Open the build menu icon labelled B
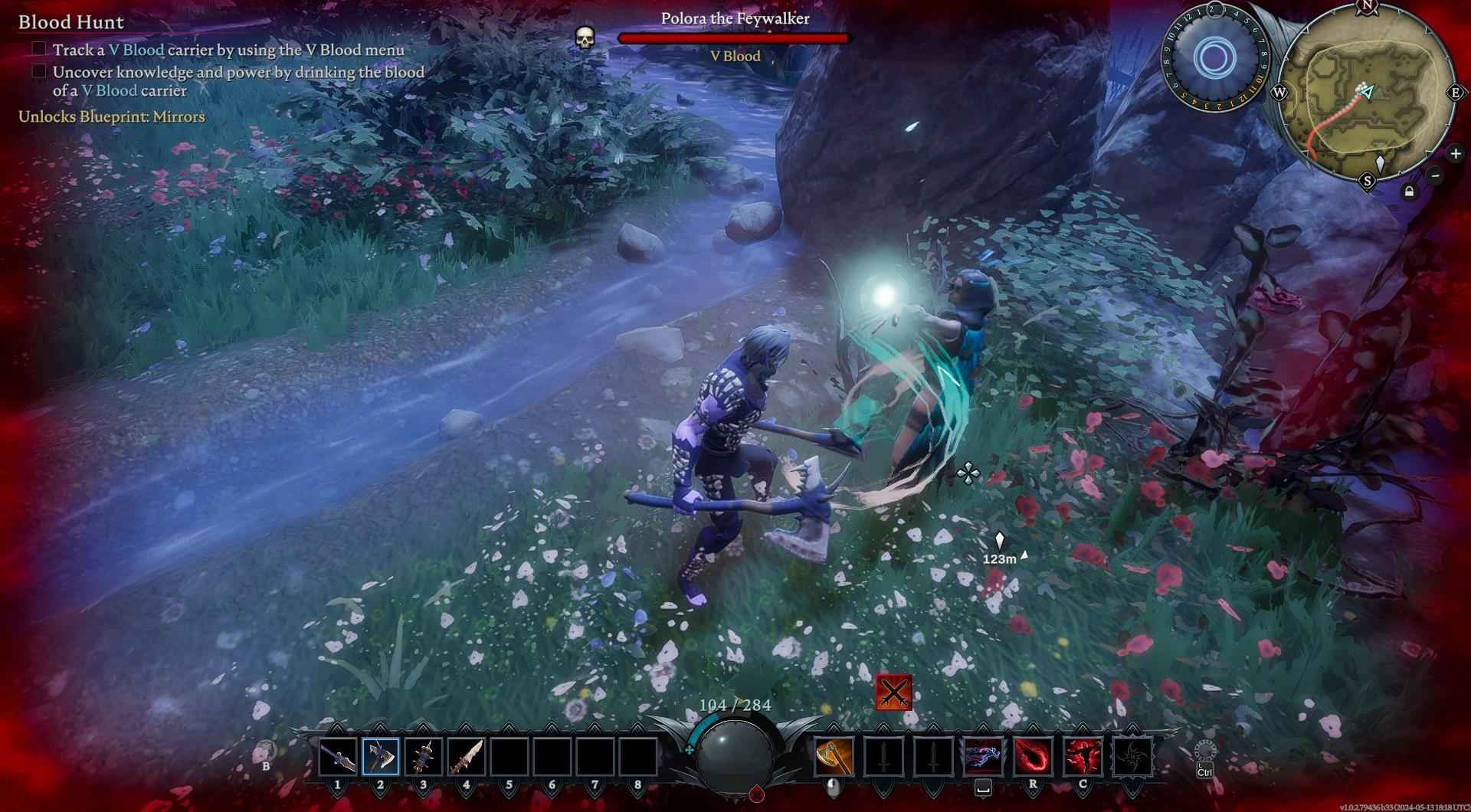 266,751
